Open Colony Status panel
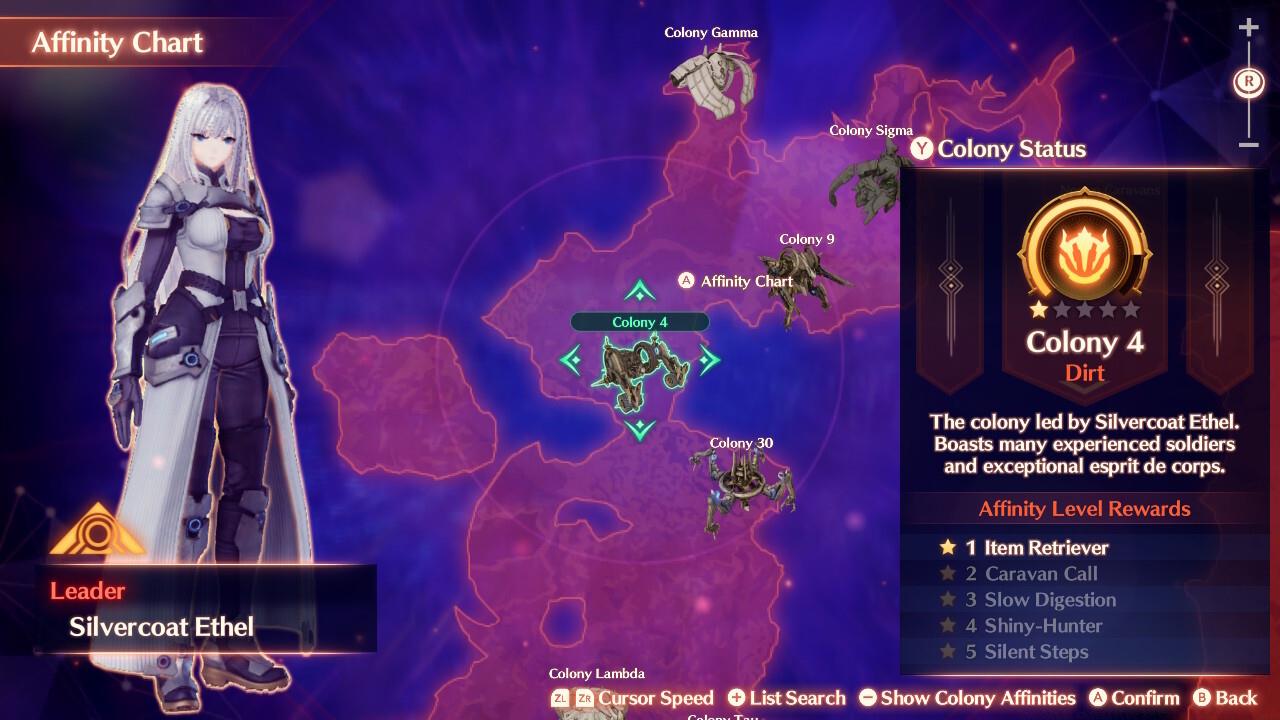This screenshot has height=720, width=1280. (x=1000, y=149)
